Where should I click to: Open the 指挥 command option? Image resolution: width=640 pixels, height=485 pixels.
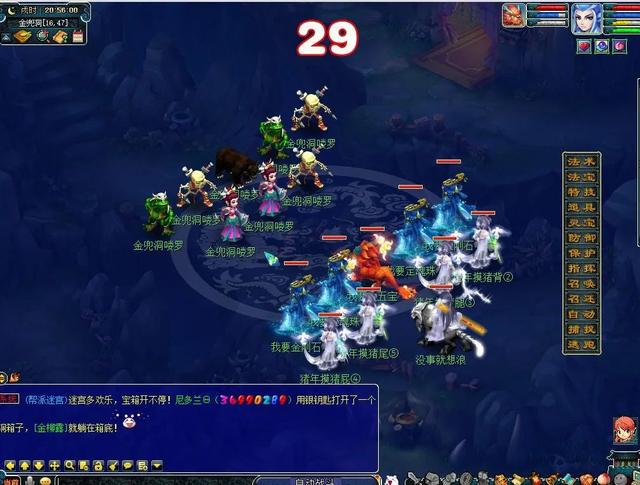581,268
